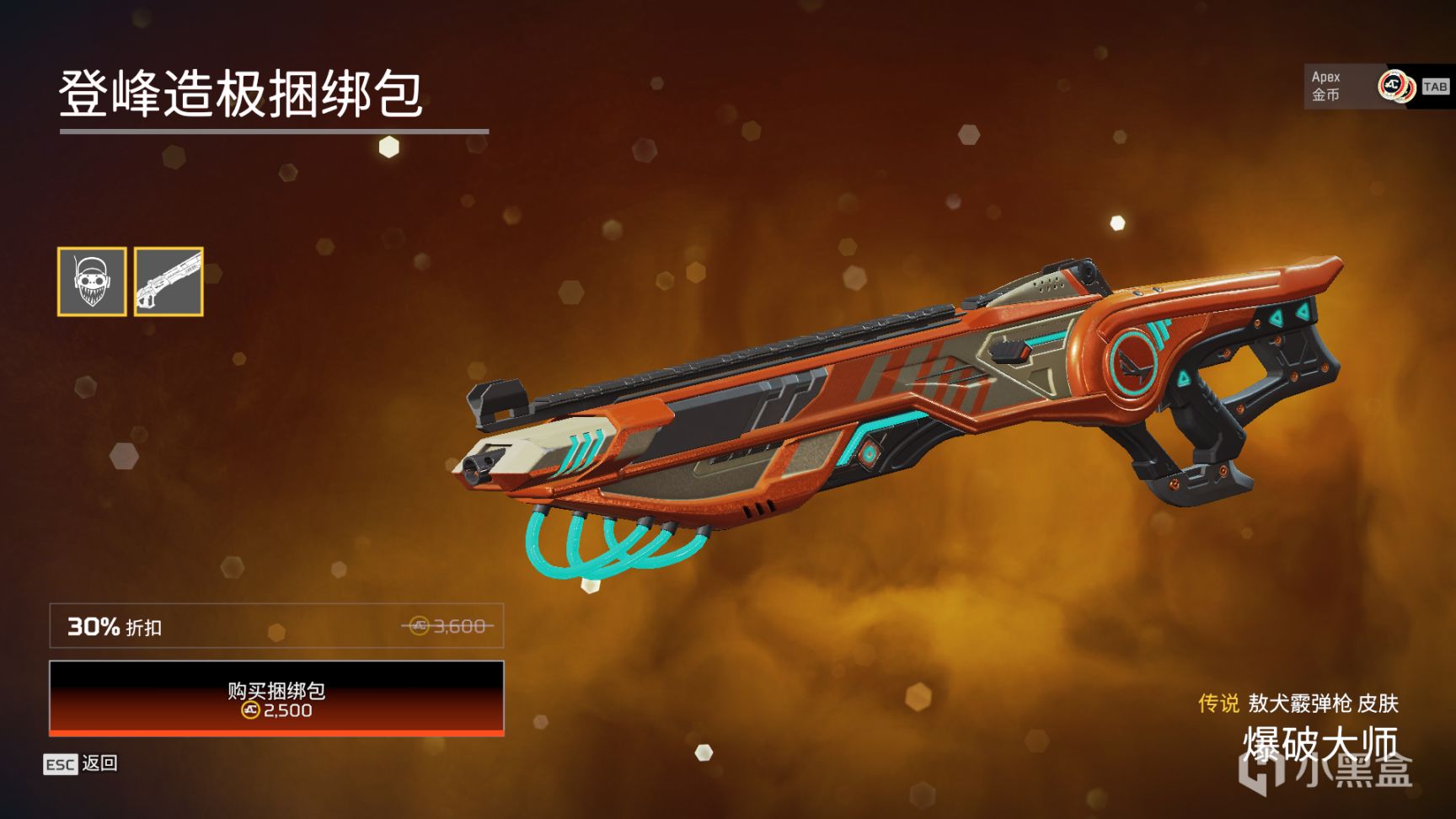Click the TAB key badge near the currency
The width and height of the screenshot is (1456, 819).
click(x=1436, y=84)
